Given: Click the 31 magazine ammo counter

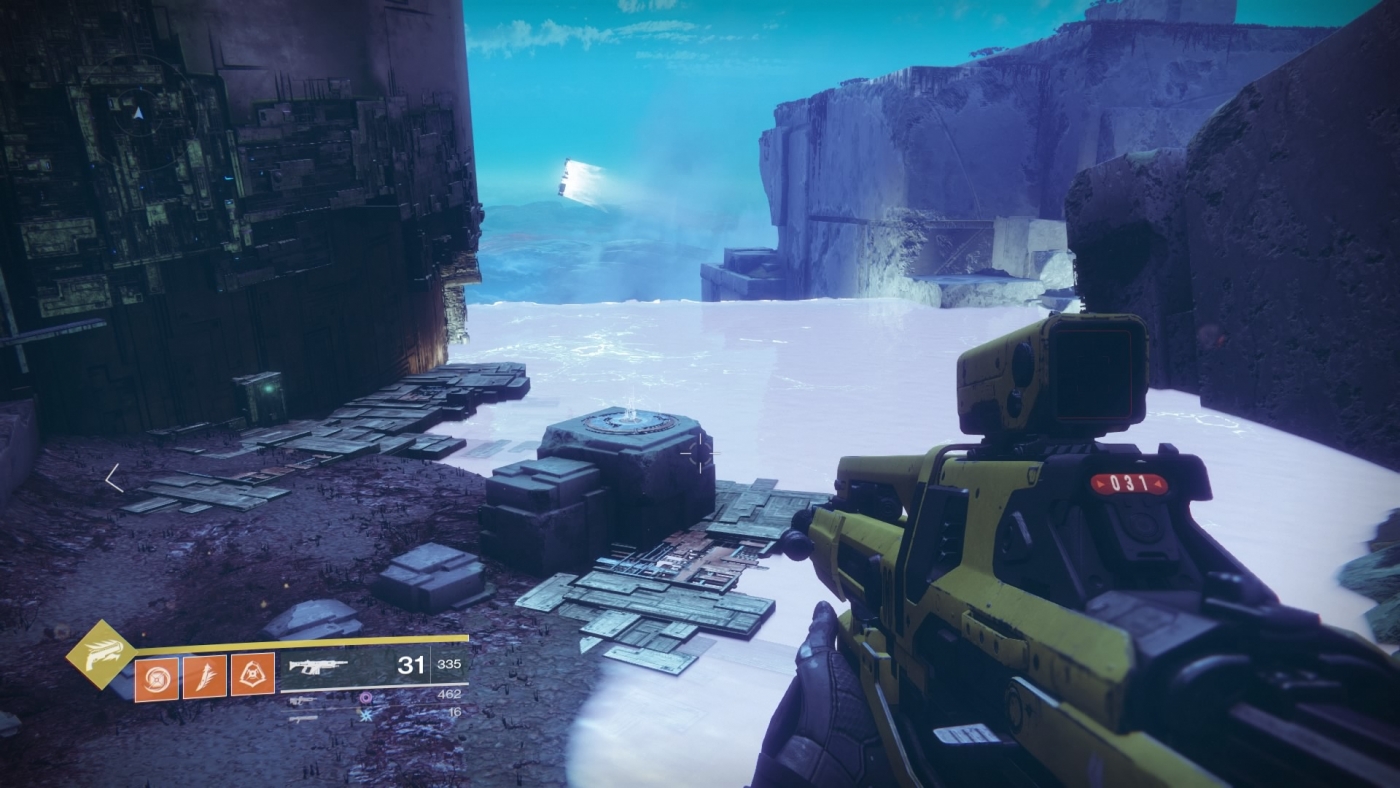Looking at the screenshot, I should point(412,665).
